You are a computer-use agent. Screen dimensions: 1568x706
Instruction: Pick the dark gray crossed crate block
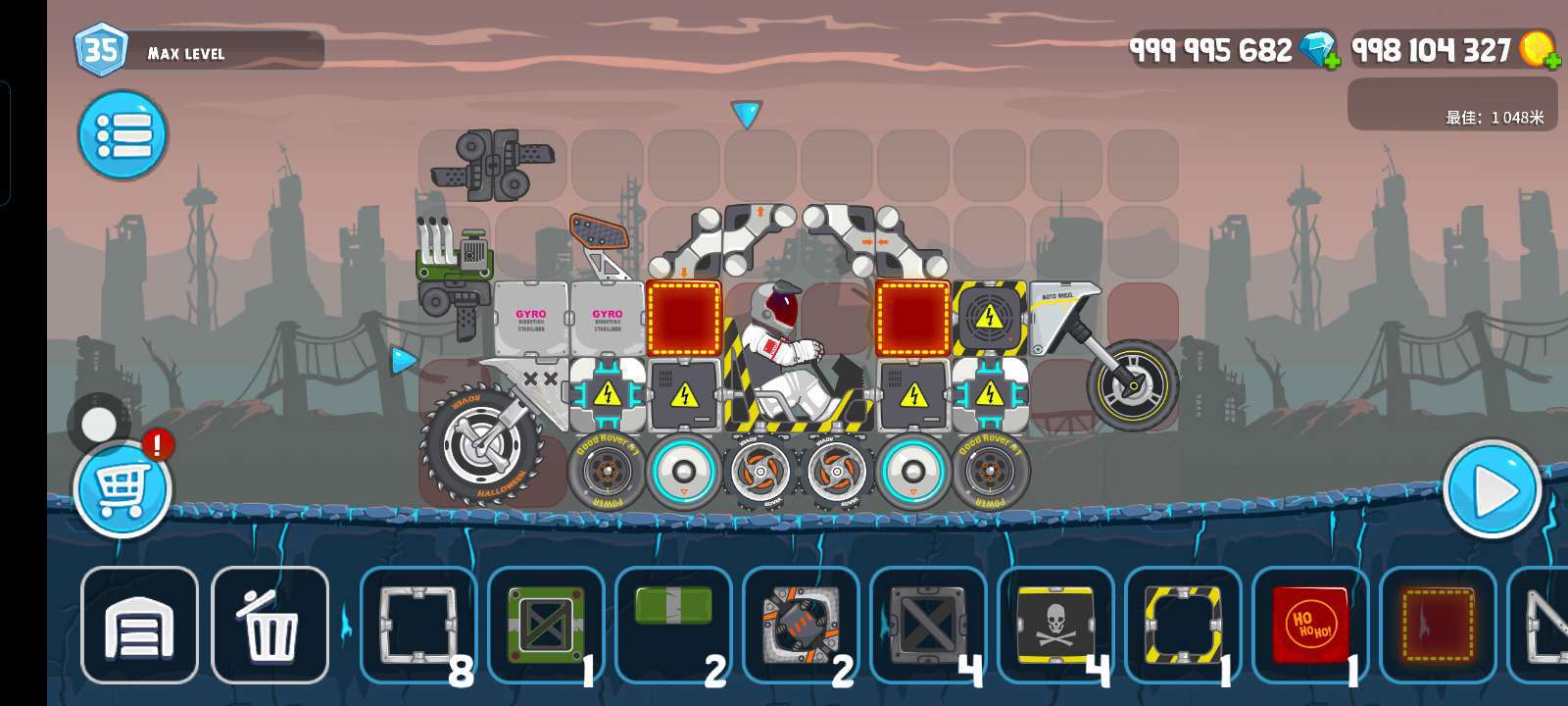[x=928, y=625]
